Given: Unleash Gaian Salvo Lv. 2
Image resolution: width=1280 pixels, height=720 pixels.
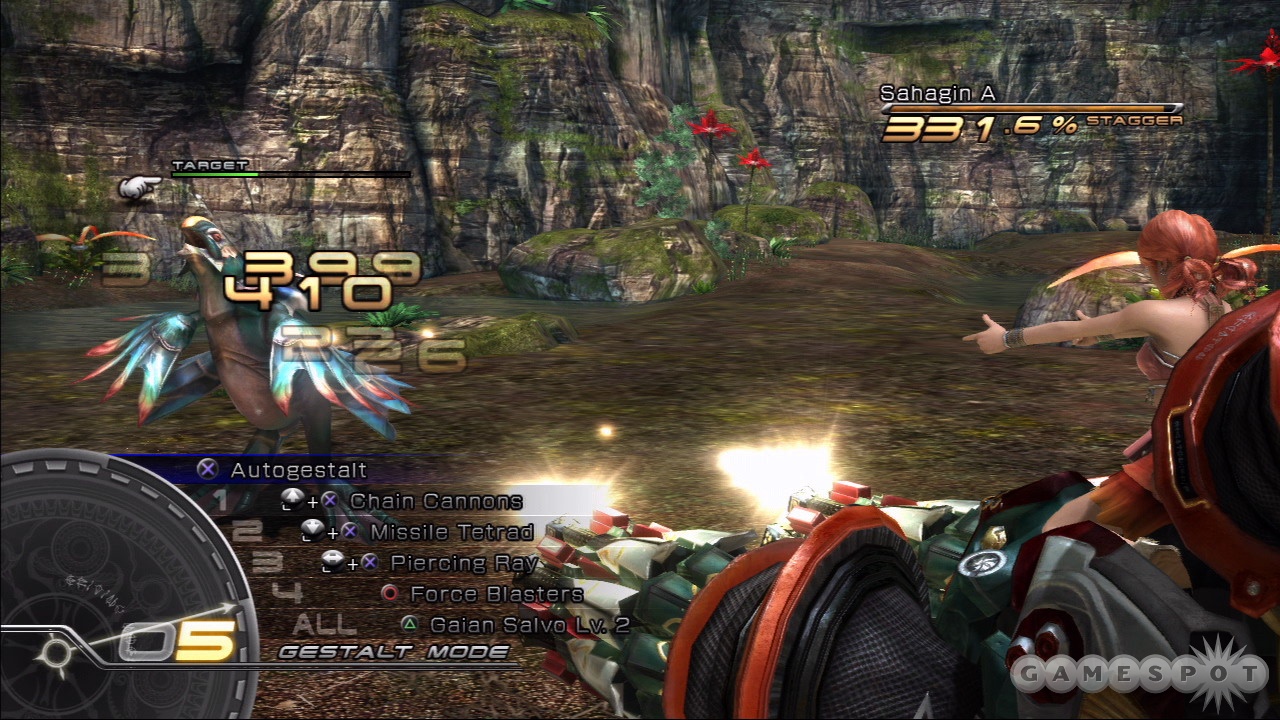Looking at the screenshot, I should click(x=529, y=624).
